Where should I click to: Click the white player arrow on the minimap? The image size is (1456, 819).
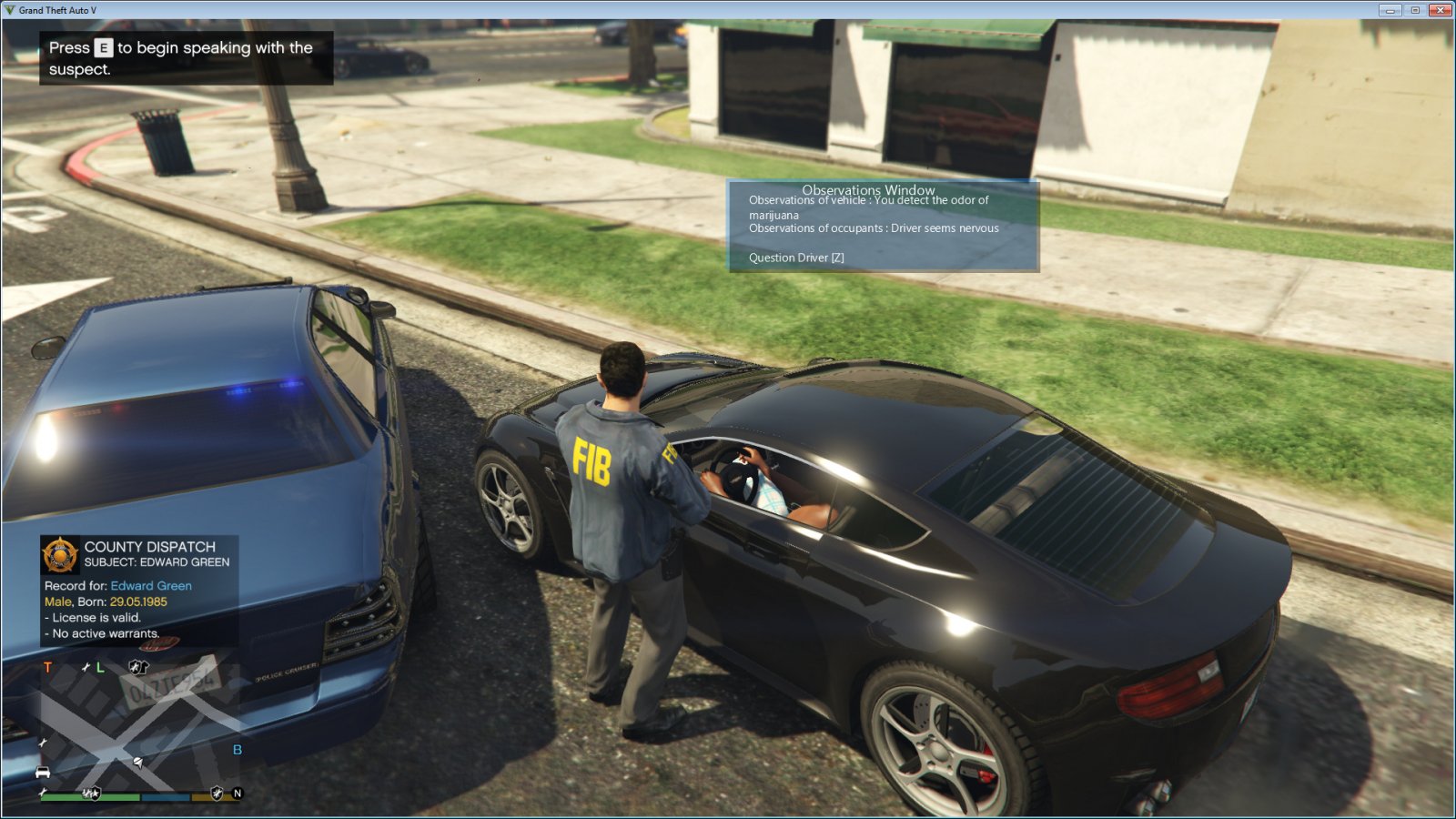(137, 762)
